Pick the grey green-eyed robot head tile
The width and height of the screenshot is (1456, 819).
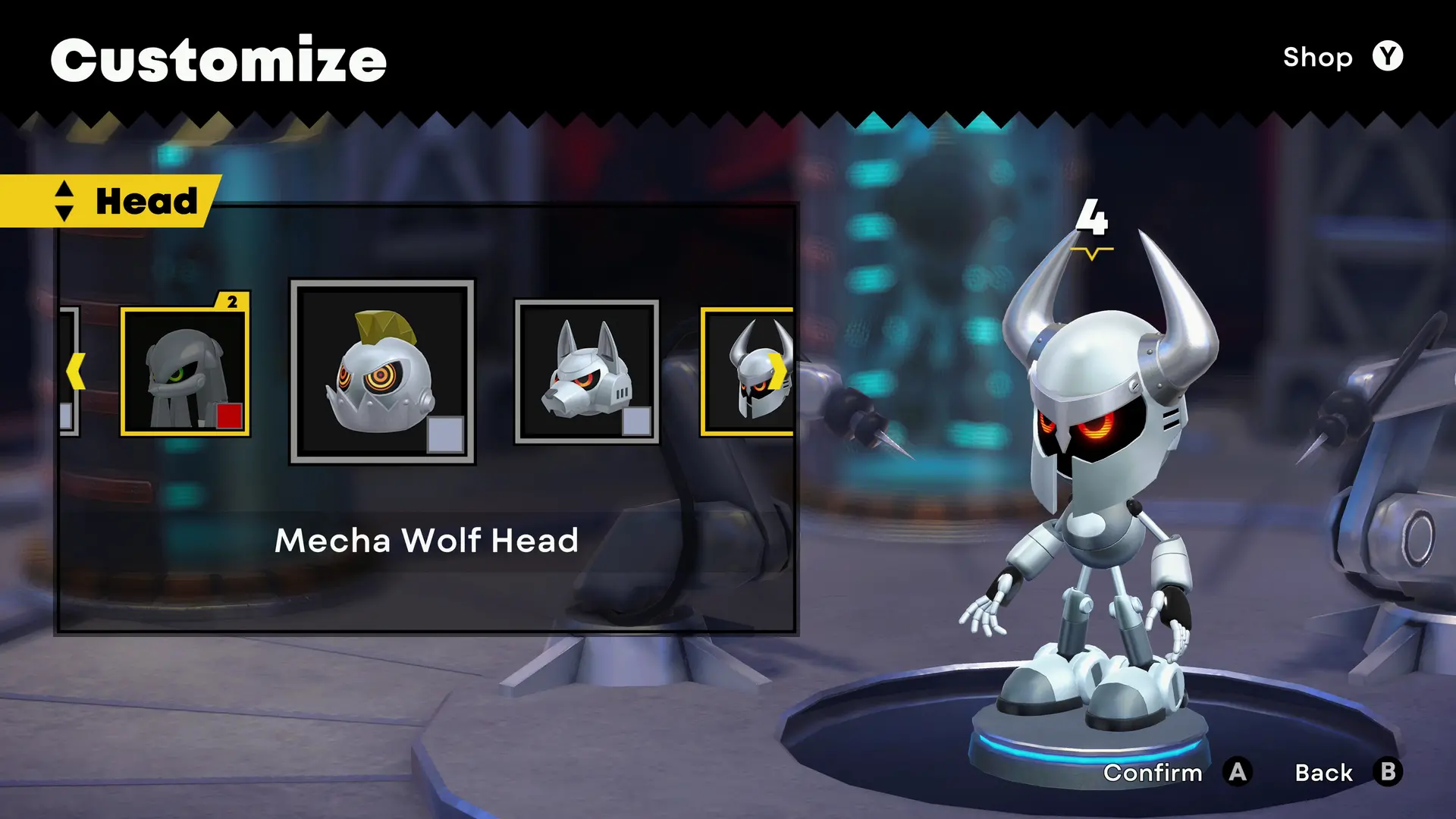tap(185, 372)
